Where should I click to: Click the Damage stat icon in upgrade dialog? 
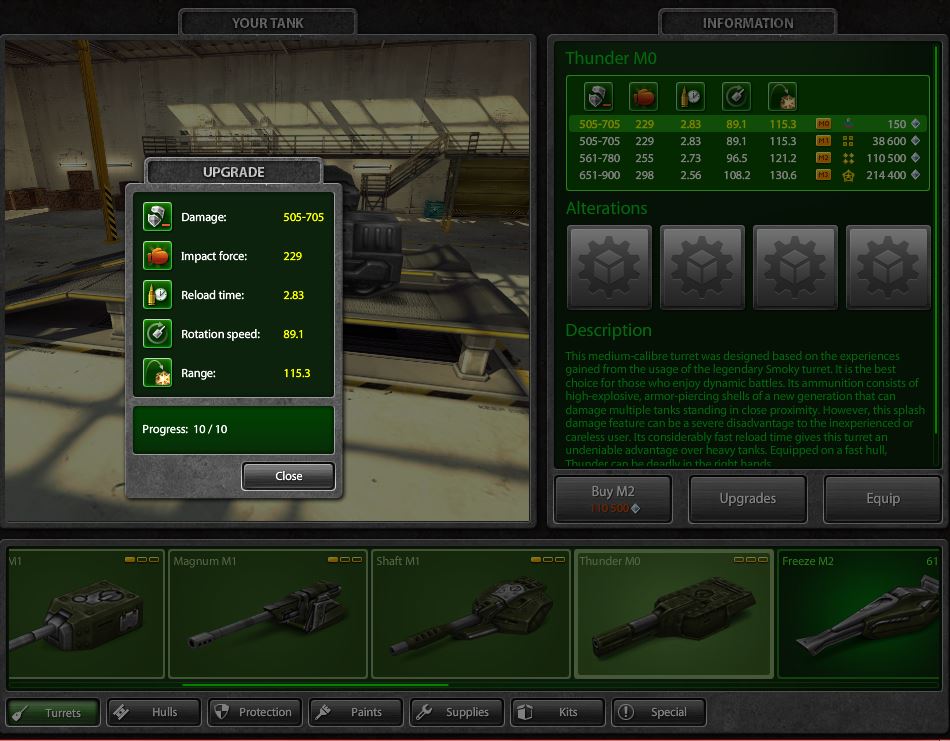tap(157, 217)
